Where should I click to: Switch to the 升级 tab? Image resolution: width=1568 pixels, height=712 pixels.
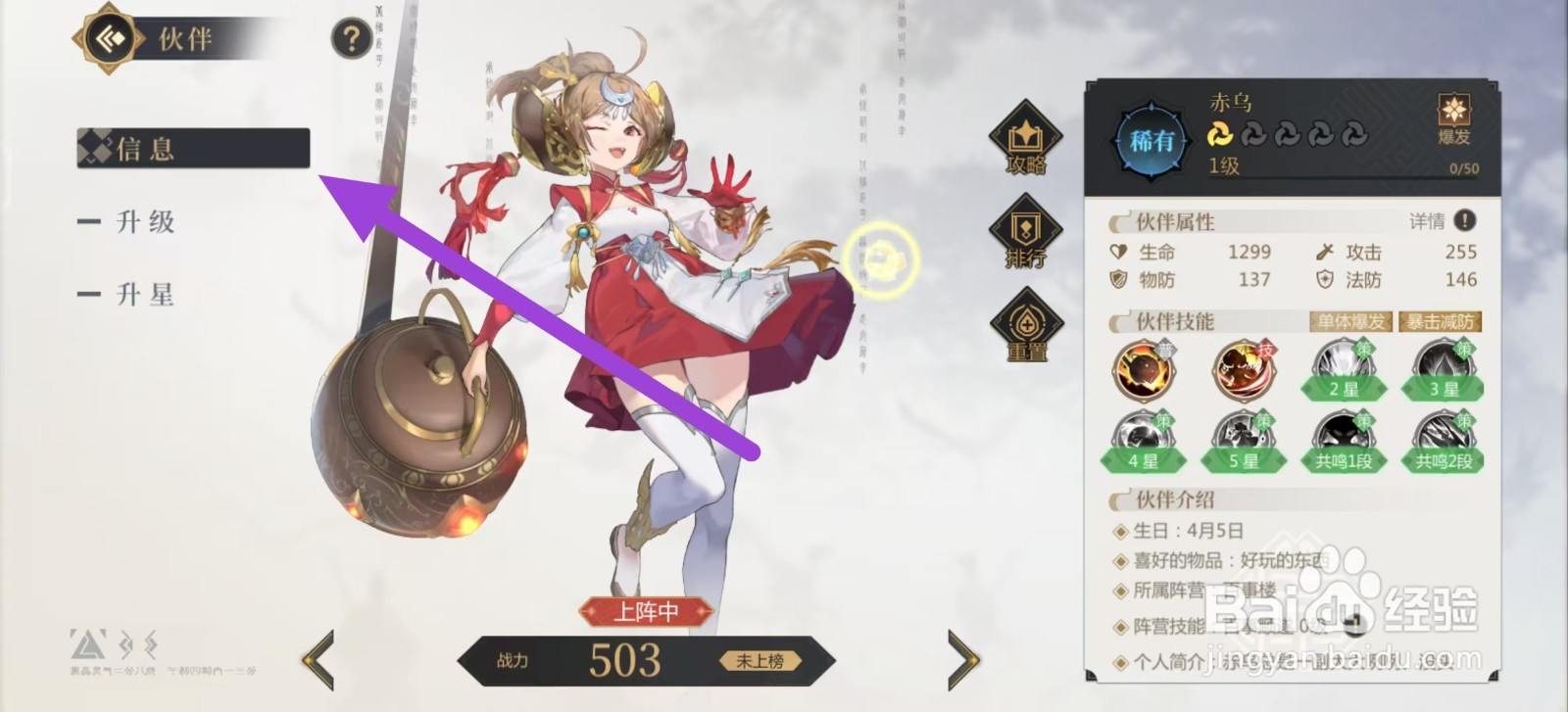(145, 222)
